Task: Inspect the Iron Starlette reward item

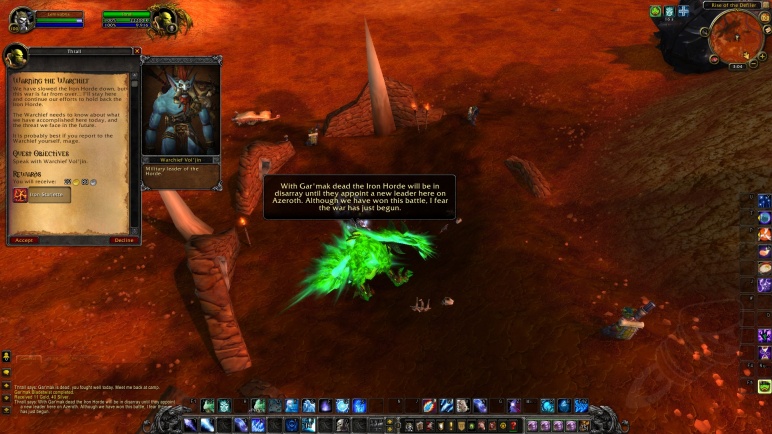Action: coord(42,195)
